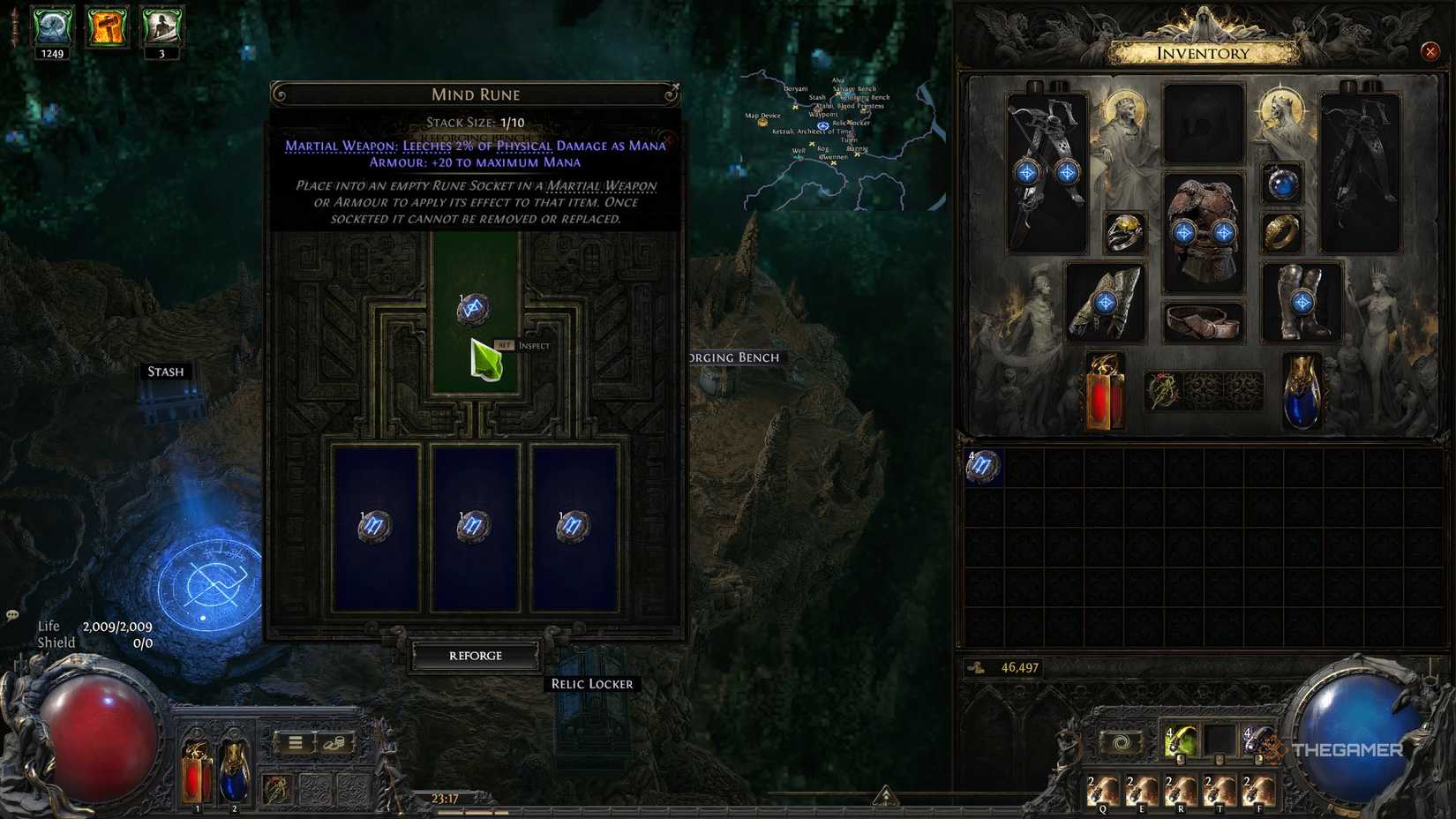
Task: Click the buff icon showing 1249 stacks
Action: click(51, 26)
